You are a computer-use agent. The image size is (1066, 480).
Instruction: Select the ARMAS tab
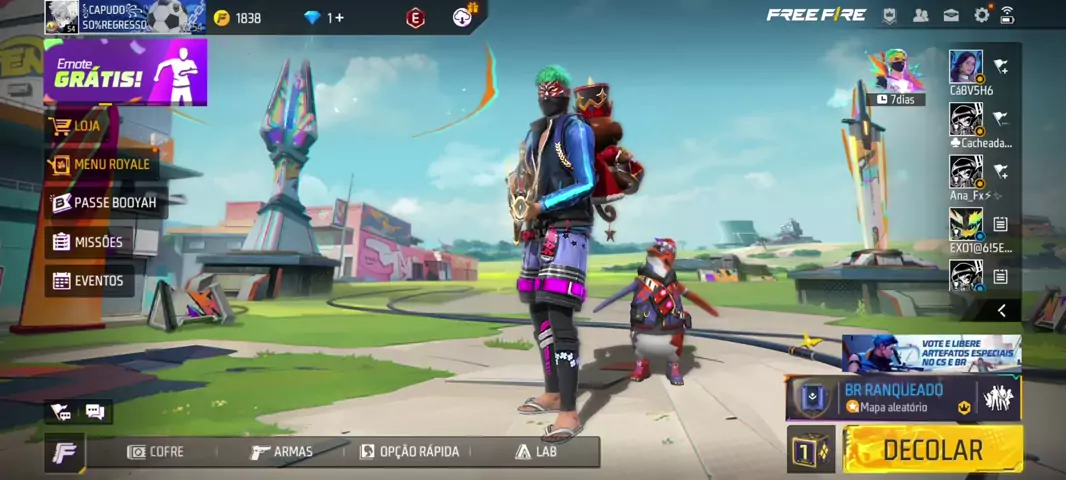(x=282, y=452)
